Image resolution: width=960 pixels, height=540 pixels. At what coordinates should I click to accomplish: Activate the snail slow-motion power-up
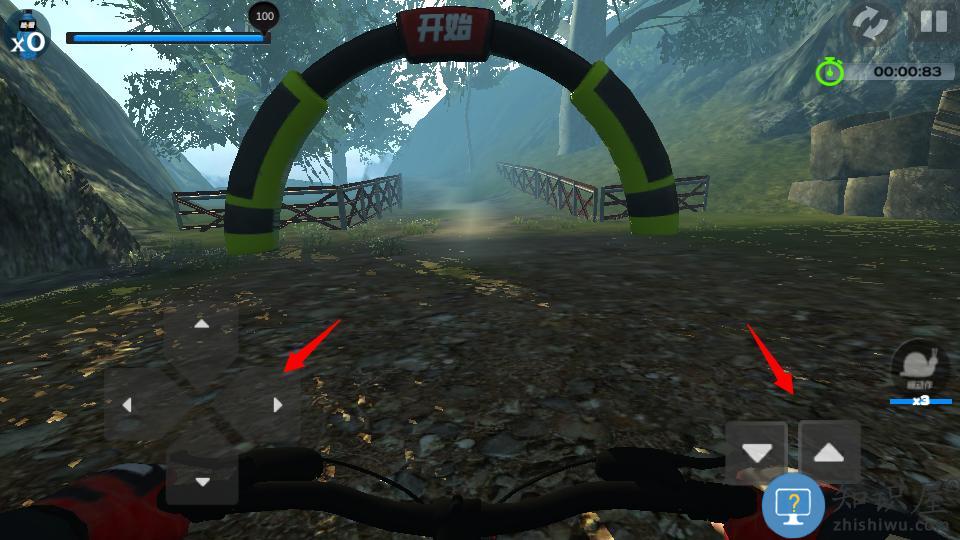coord(919,366)
